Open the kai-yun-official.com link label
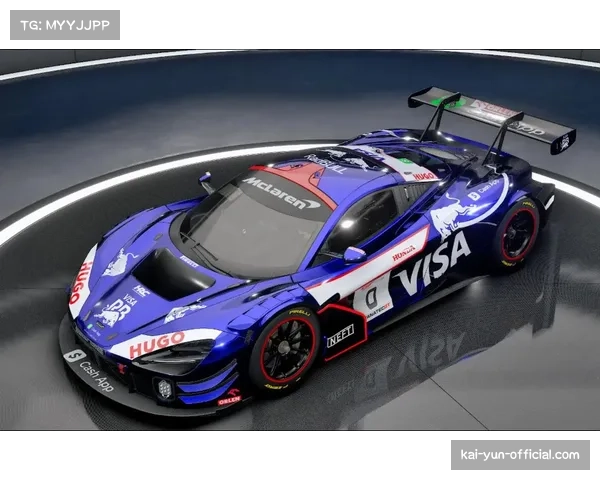Image resolution: width=600 pixels, height=480 pixels. [519, 455]
